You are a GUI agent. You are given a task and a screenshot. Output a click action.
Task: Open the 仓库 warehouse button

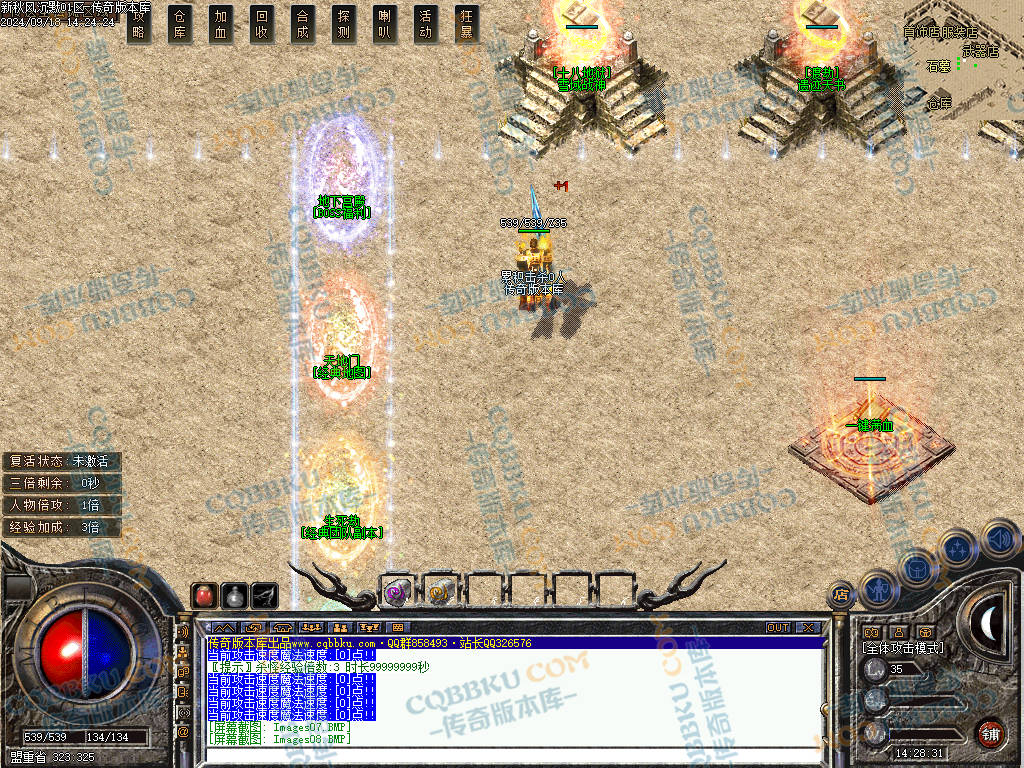(x=180, y=24)
